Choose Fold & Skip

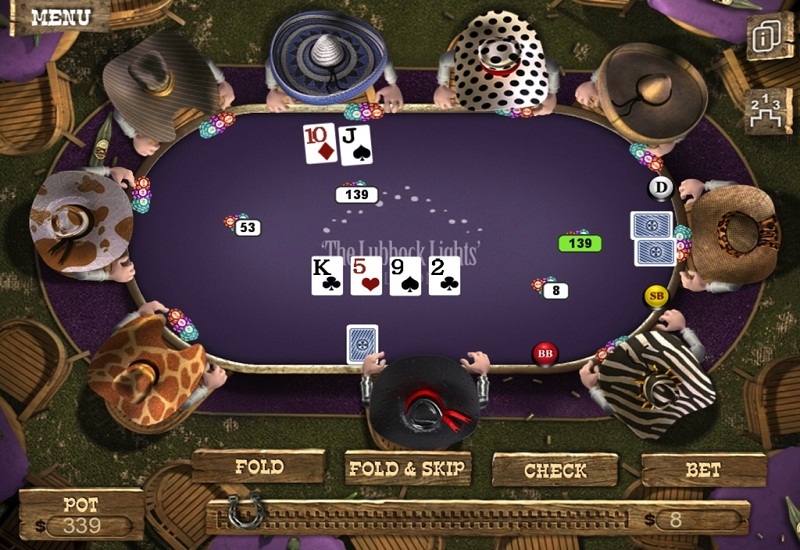[x=407, y=467]
